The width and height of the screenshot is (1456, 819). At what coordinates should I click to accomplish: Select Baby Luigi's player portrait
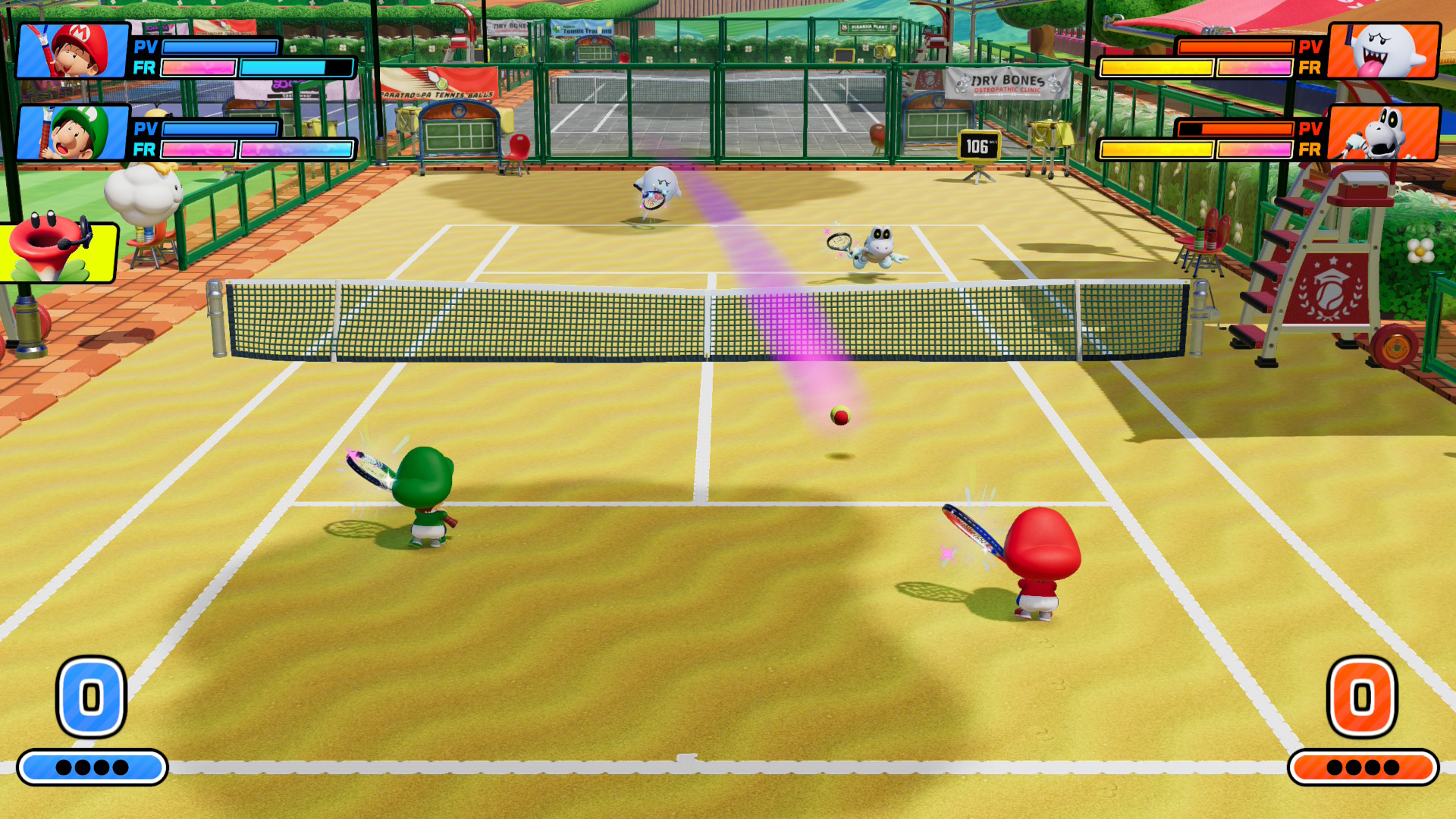73,133
